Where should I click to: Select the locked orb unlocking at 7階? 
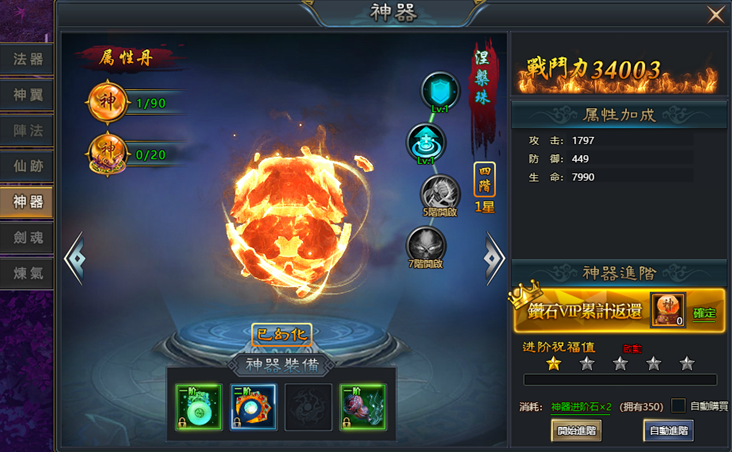point(427,246)
